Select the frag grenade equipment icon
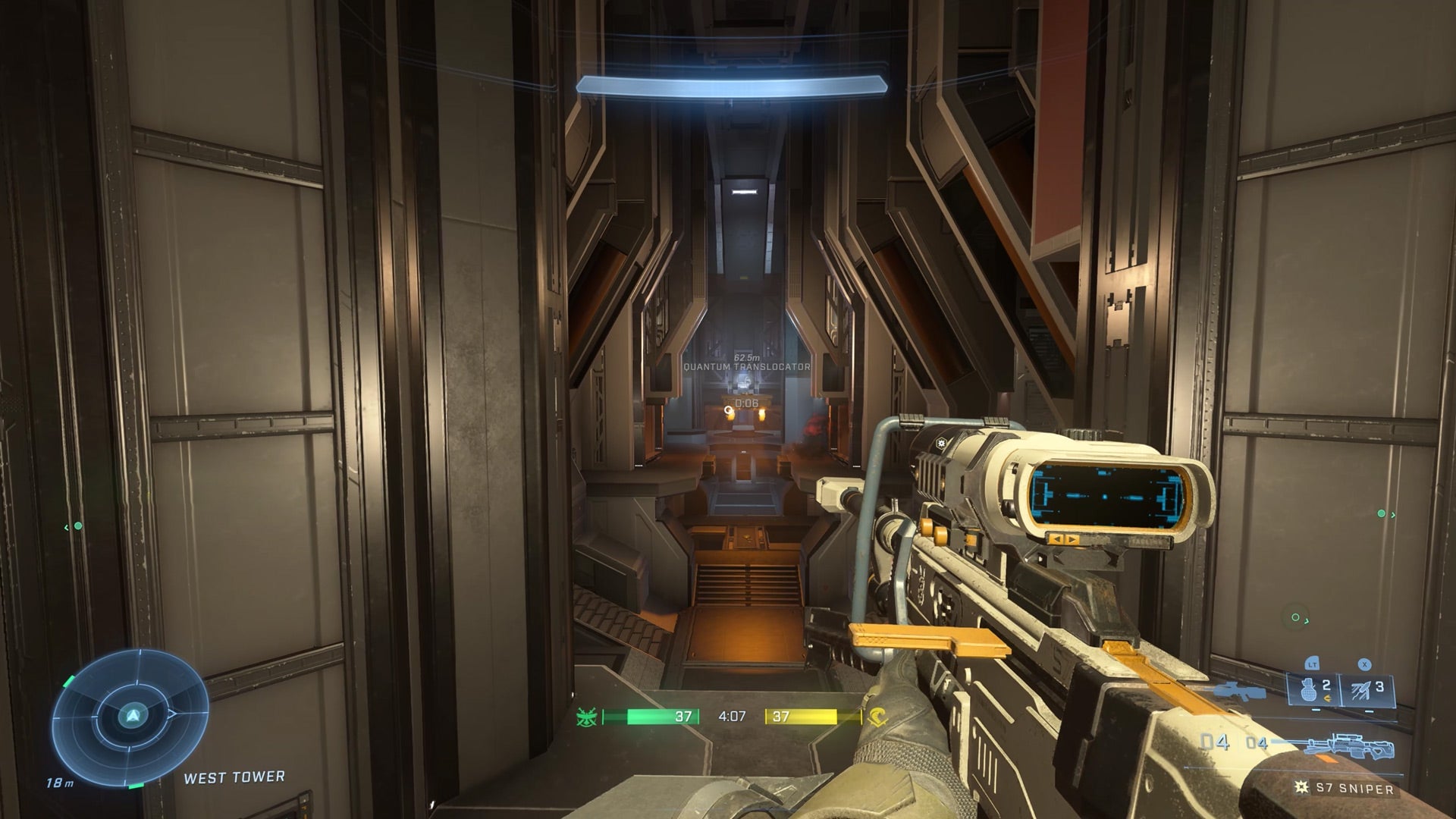The height and width of the screenshot is (819, 1456). tap(1308, 691)
